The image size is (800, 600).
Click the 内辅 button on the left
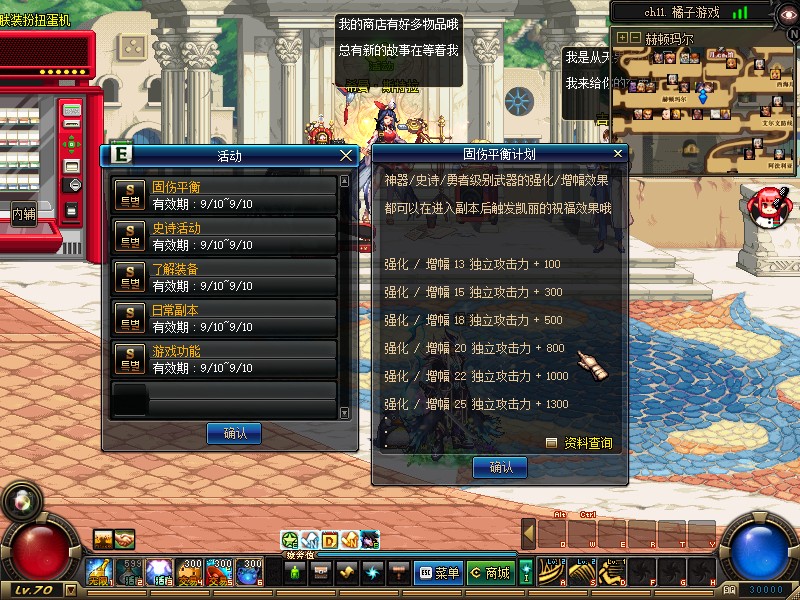(x=24, y=213)
